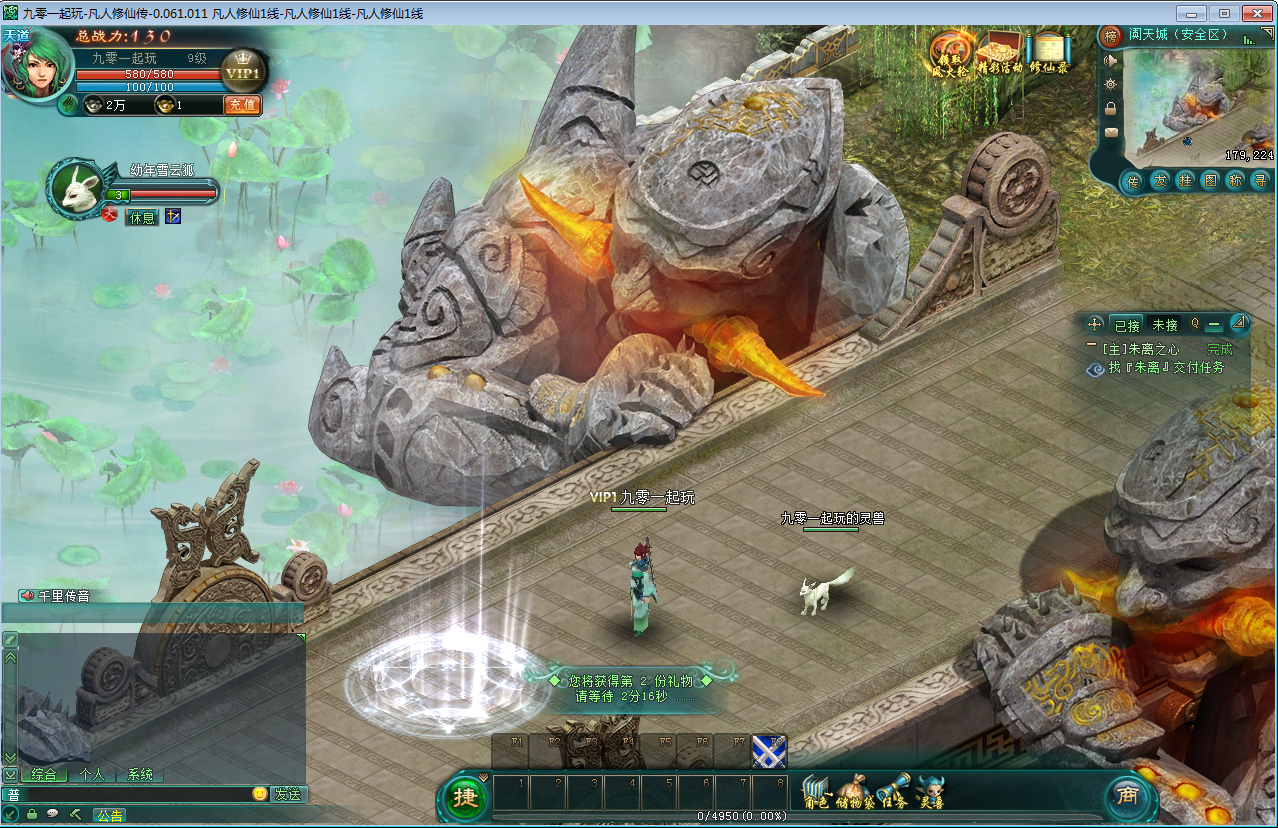Viewport: 1278px width, 828px height.
Task: Open the 修仙录 scroll
Action: (1048, 51)
